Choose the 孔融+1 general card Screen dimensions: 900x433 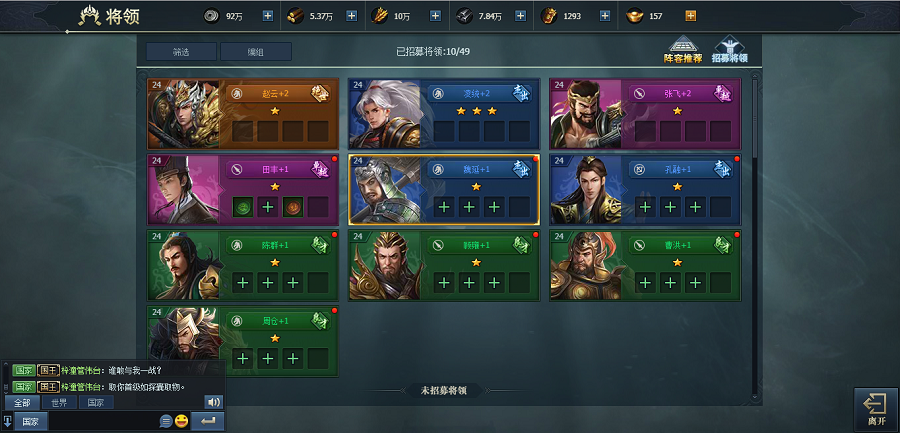tap(645, 189)
